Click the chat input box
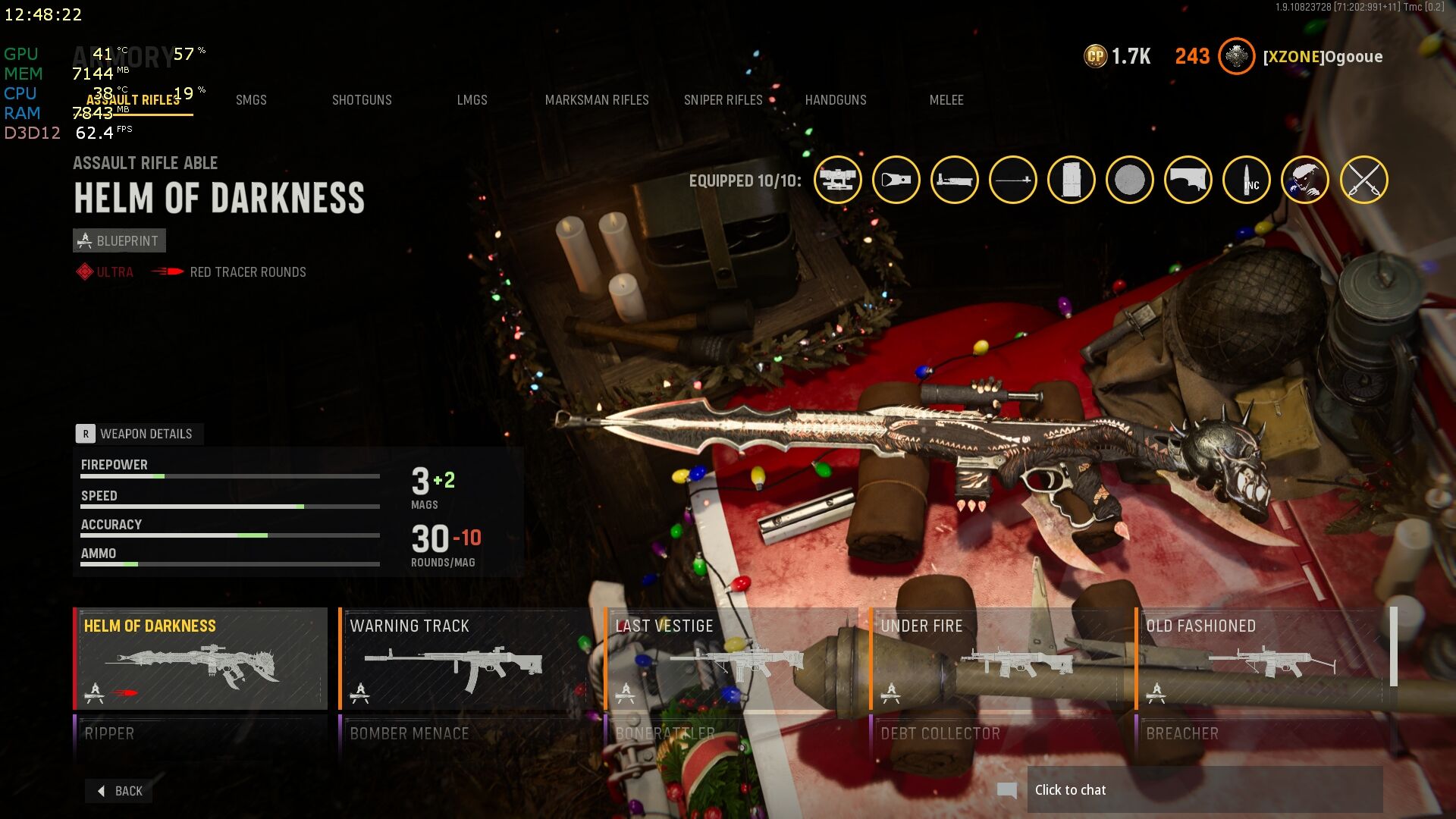Screen dimensions: 1456x819 pyautogui.click(x=1204, y=790)
